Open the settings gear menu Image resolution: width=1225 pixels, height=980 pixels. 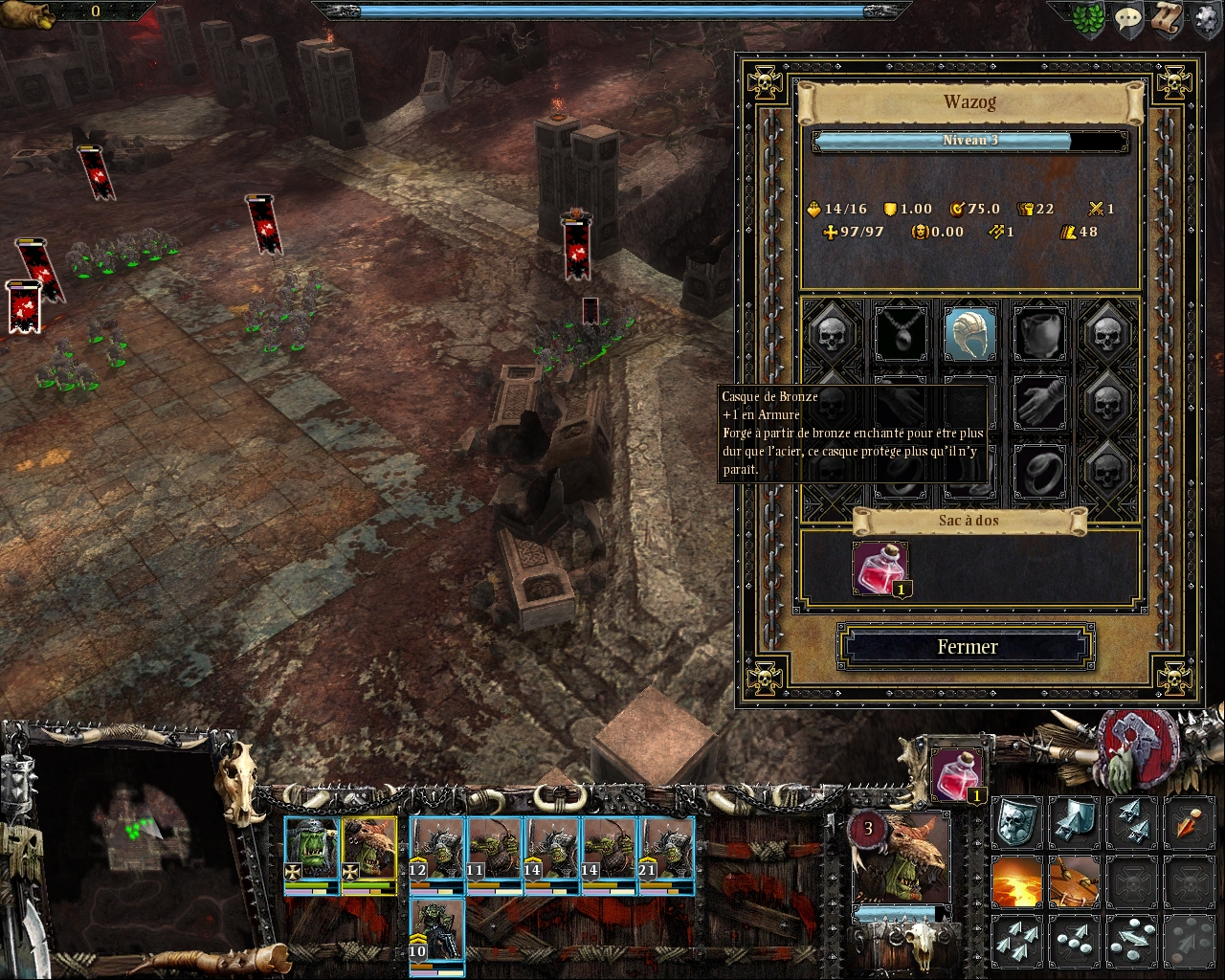pos(1208,19)
